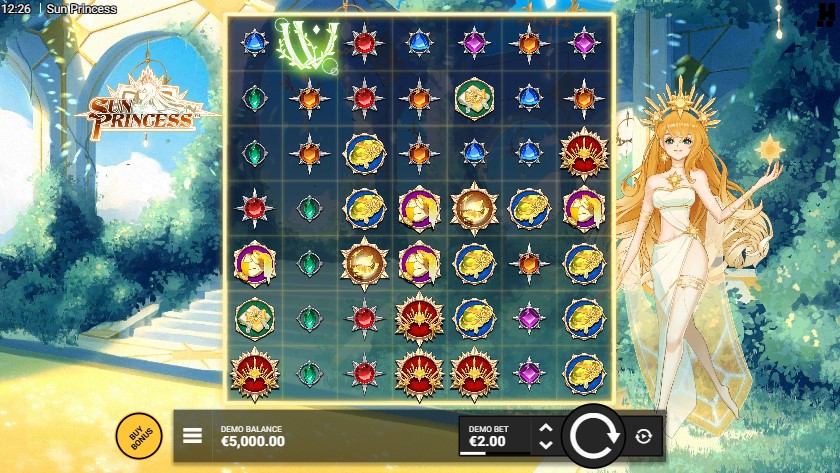The width and height of the screenshot is (840, 473).
Task: Increase the bet with the up arrow
Action: (545, 428)
